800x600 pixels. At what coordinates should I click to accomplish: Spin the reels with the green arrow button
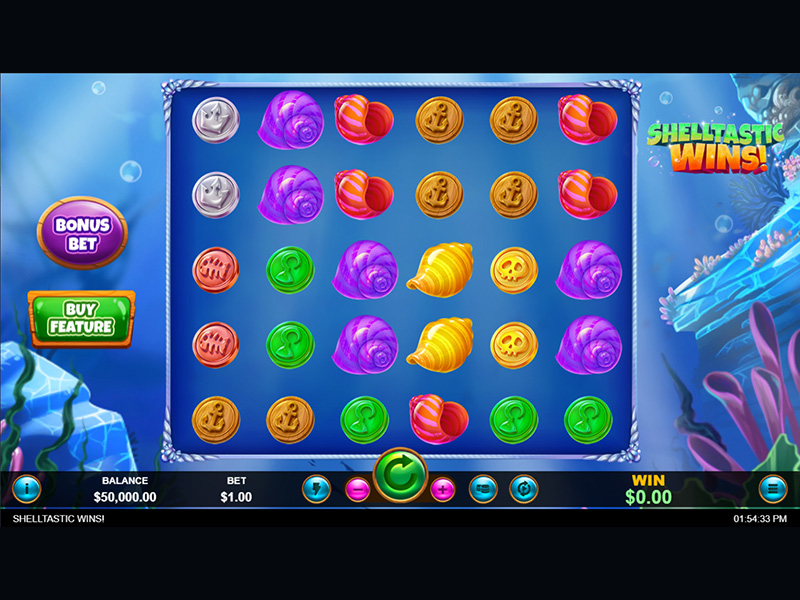401,477
